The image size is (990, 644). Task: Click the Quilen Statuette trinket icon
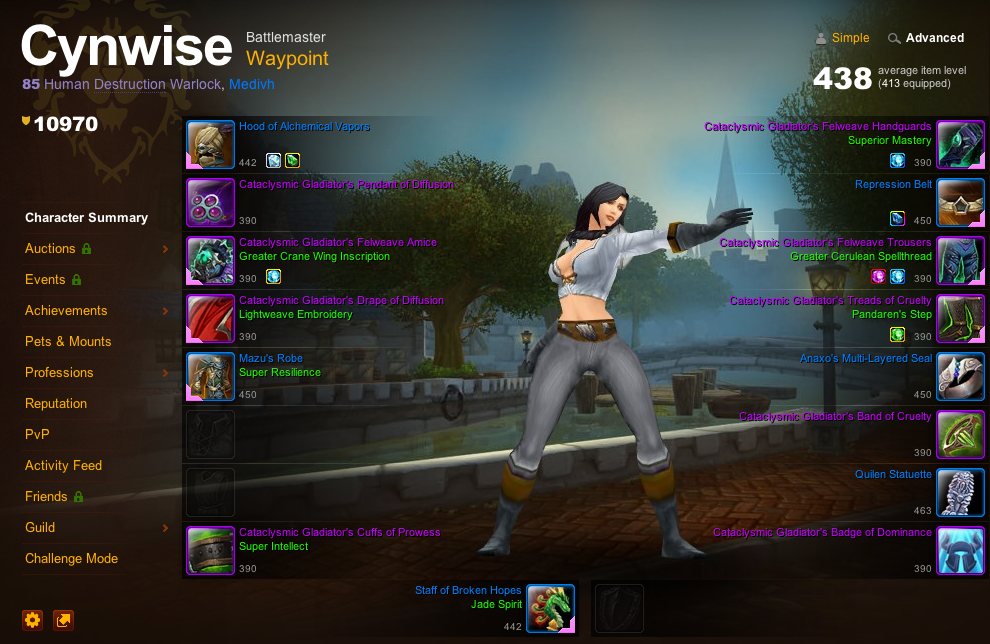coord(960,493)
